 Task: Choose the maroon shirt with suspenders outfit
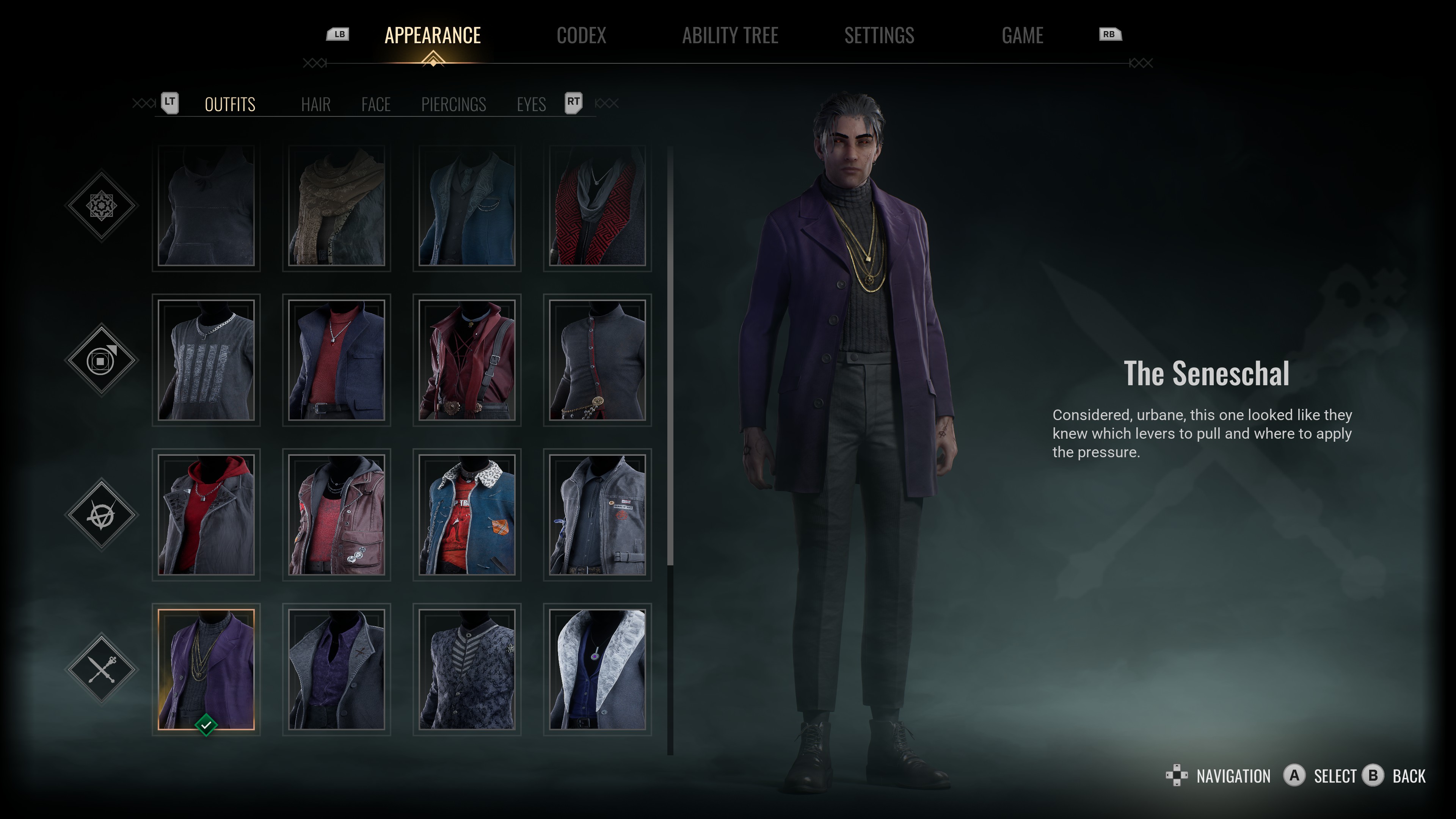point(467,360)
